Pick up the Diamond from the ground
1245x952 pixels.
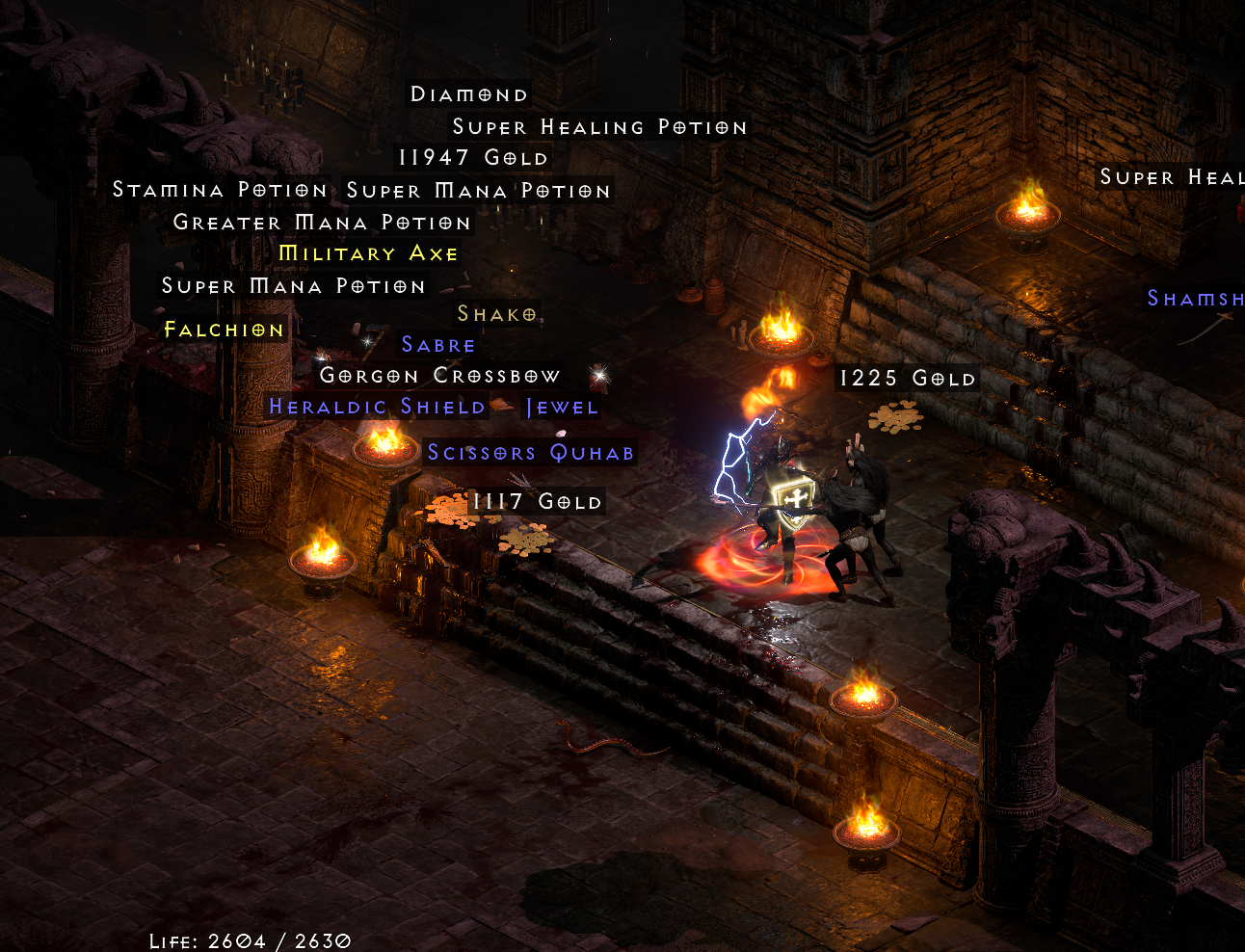(468, 93)
